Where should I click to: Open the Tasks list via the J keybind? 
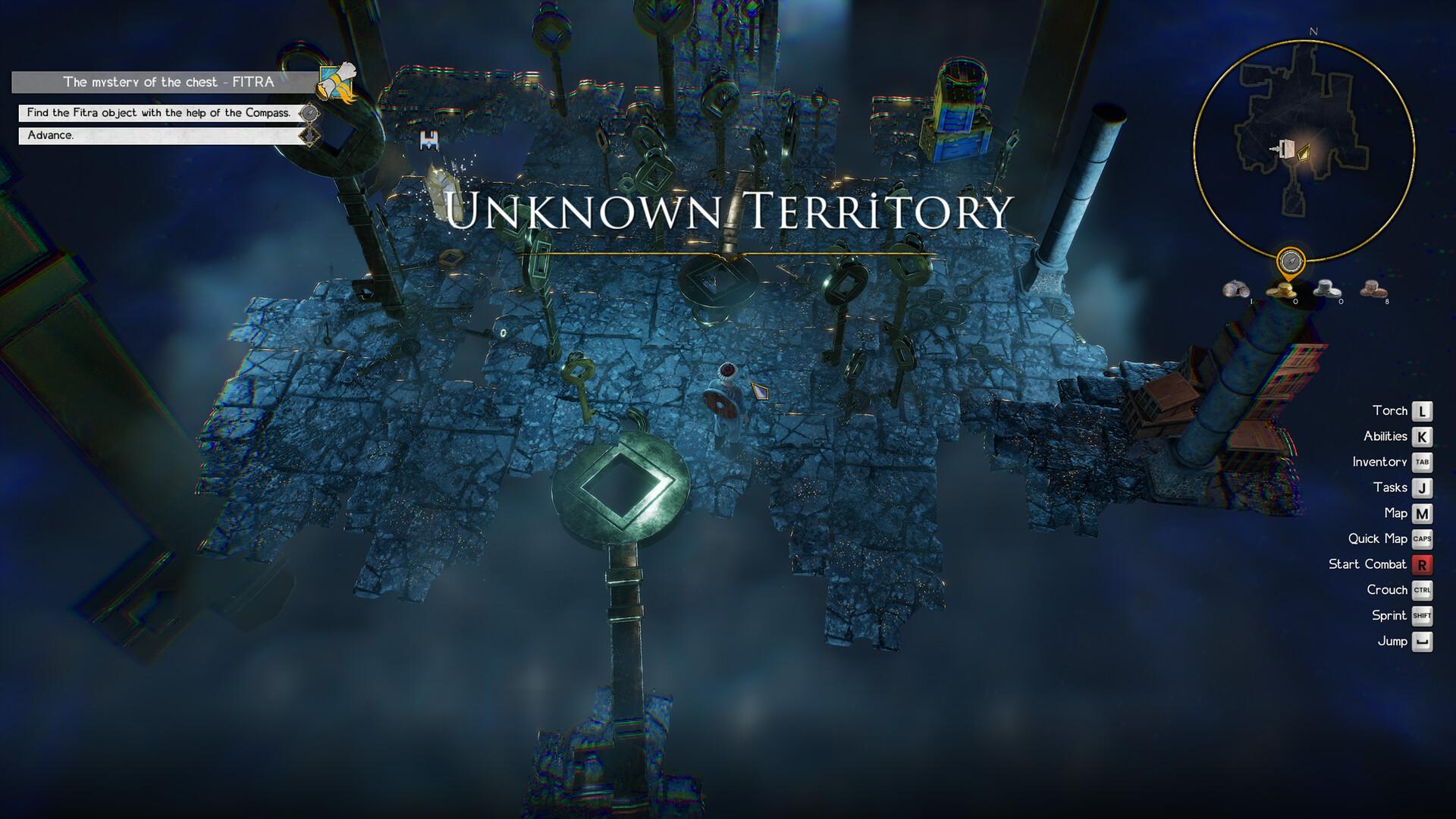tap(1423, 488)
